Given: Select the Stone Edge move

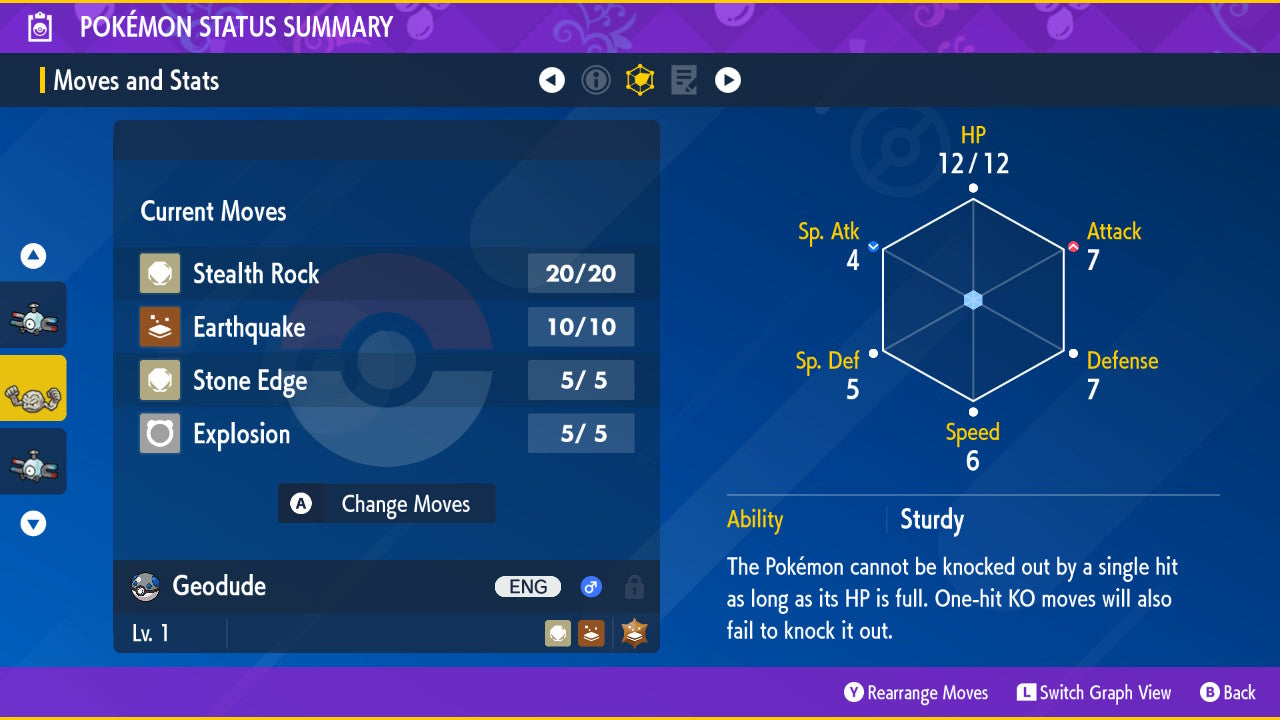Looking at the screenshot, I should coord(386,380).
